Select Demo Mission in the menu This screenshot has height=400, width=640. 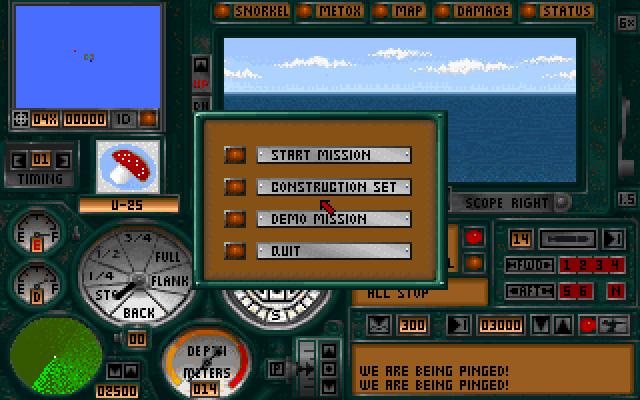point(320,219)
